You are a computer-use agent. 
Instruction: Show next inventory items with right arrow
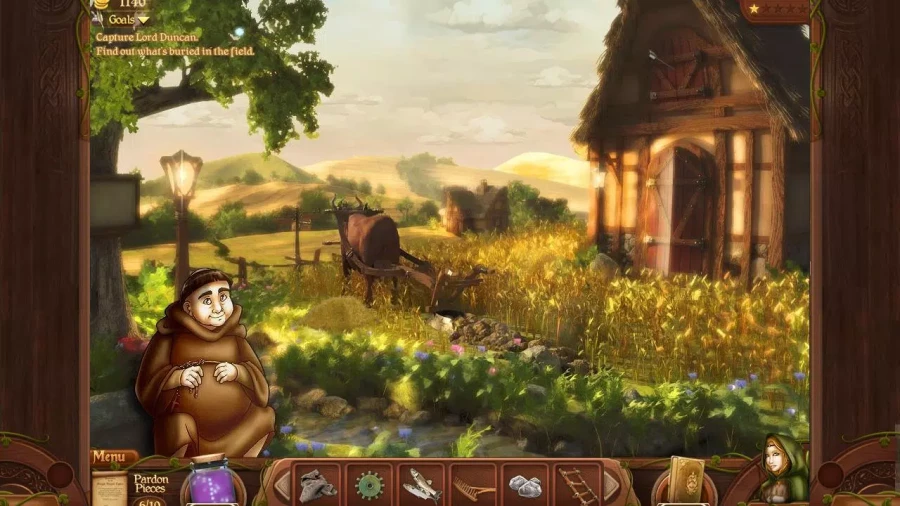point(611,486)
